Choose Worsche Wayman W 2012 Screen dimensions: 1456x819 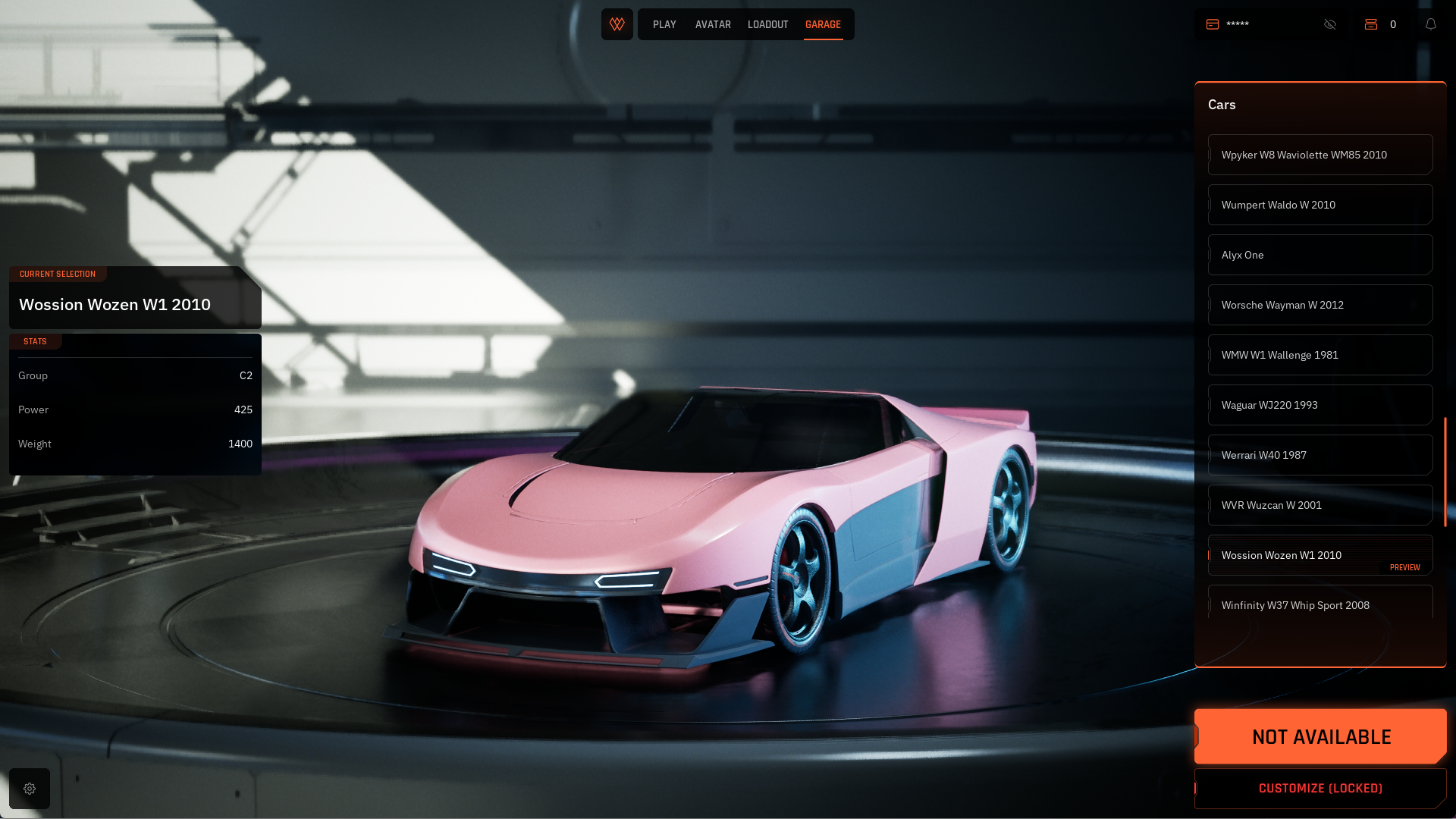(1319, 305)
